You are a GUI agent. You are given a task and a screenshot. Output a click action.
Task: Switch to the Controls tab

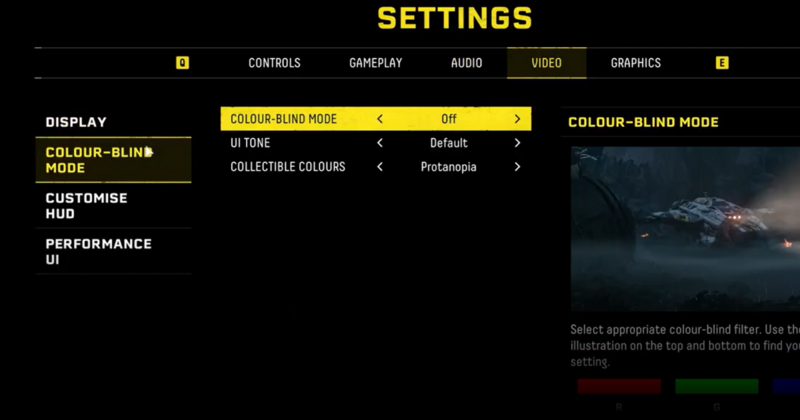(274, 63)
